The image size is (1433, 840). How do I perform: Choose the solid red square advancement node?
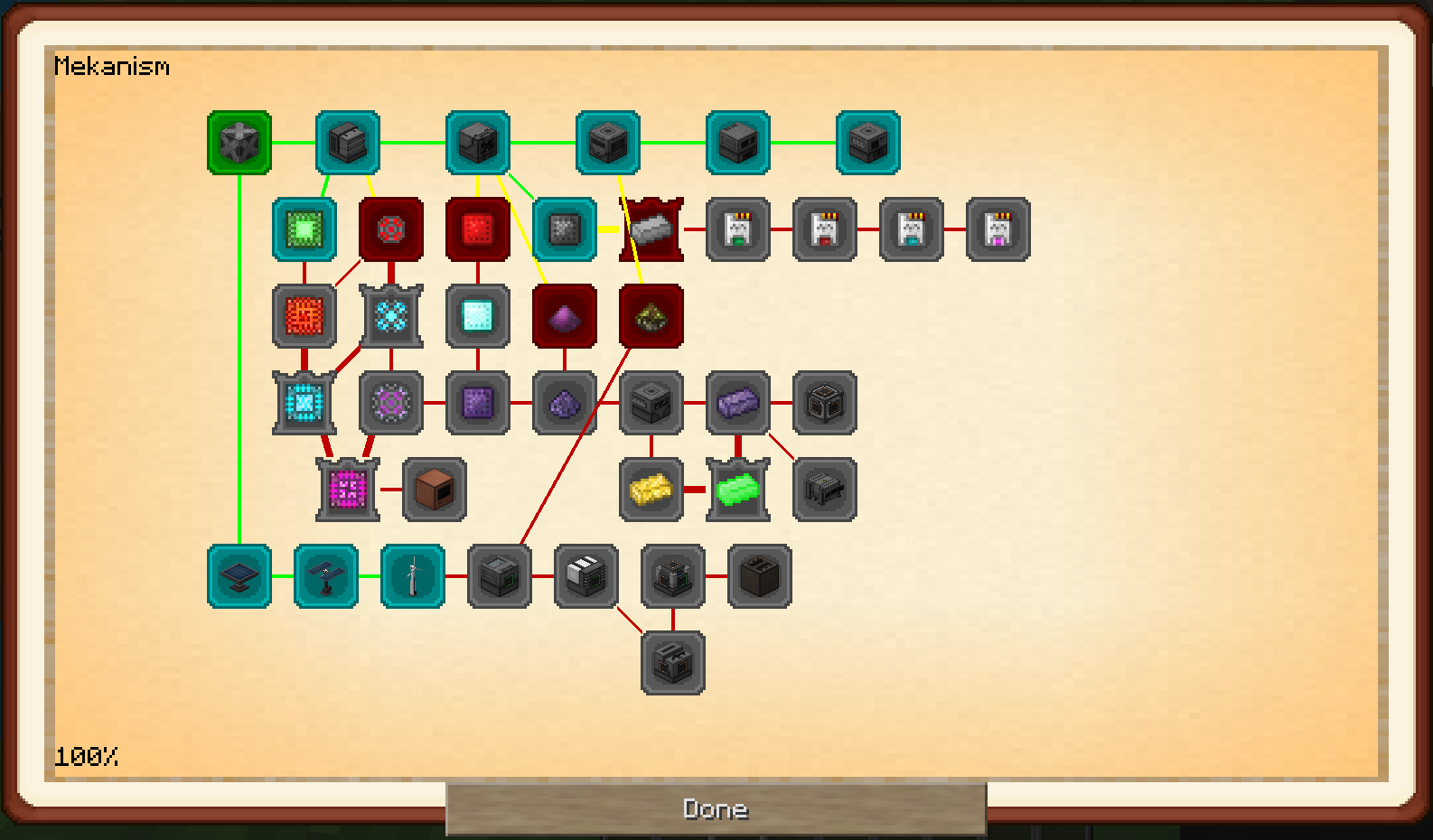(x=478, y=229)
